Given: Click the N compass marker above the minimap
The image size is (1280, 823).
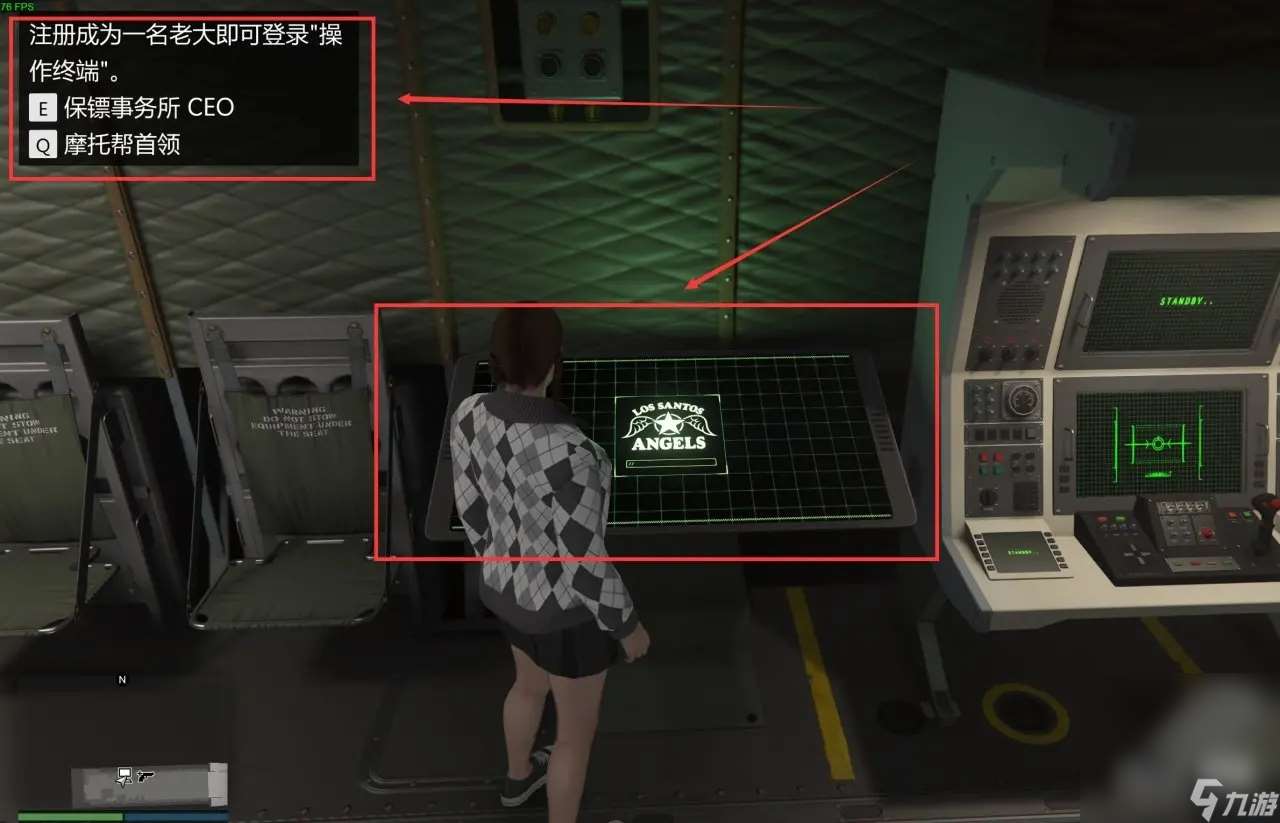Looking at the screenshot, I should point(122,679).
